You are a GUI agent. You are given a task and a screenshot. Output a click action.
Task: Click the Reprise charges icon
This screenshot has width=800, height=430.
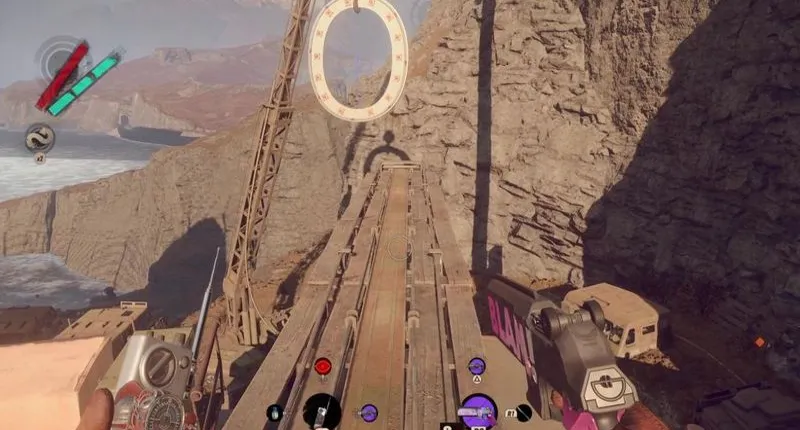(40, 137)
